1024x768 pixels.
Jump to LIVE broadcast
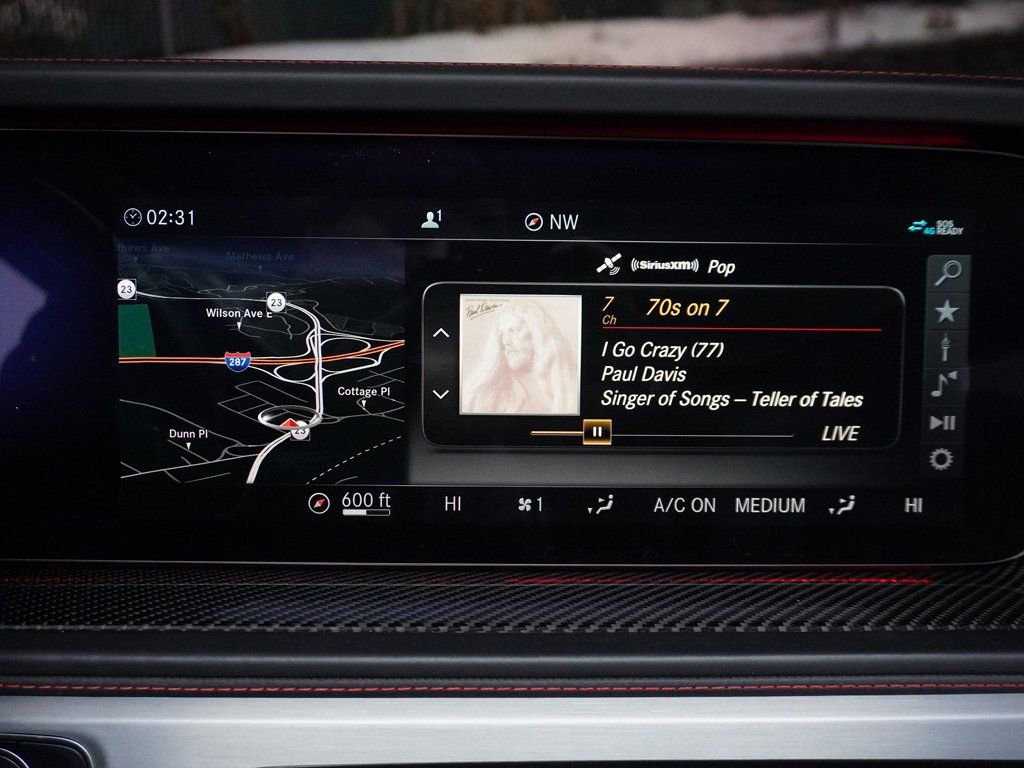(840, 433)
